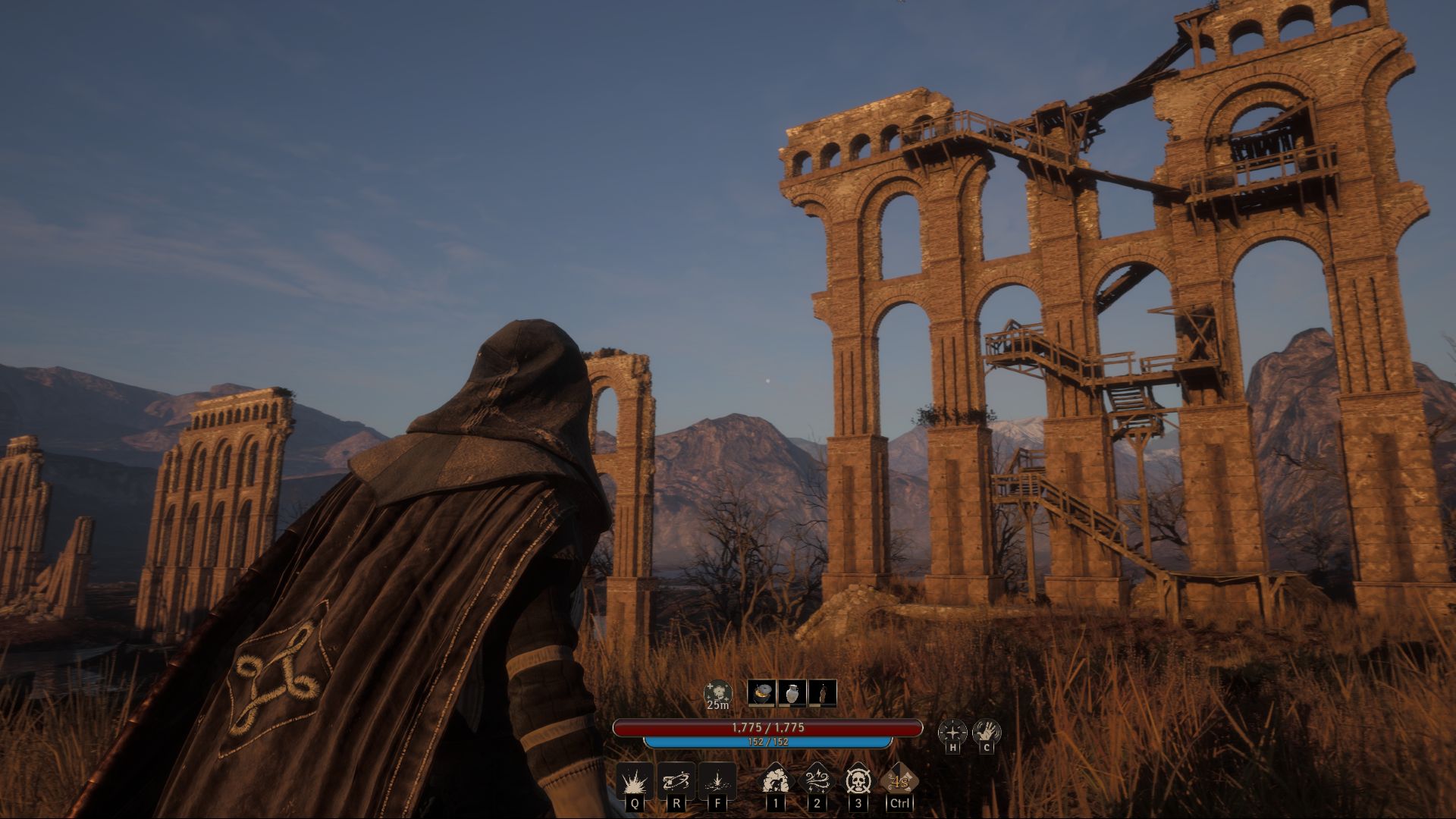Select the slot 1 keybind badge
Screen dimensions: 1456x819
777,805
